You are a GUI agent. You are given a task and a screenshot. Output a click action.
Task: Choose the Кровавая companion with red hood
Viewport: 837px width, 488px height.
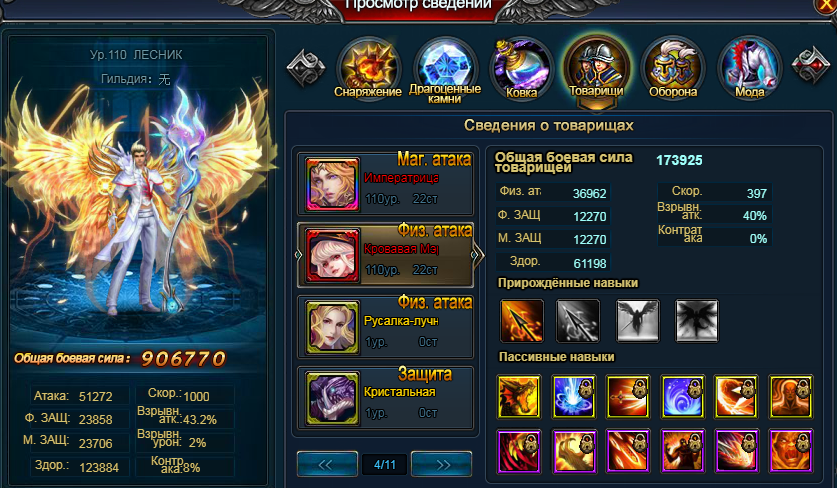click(x=384, y=256)
